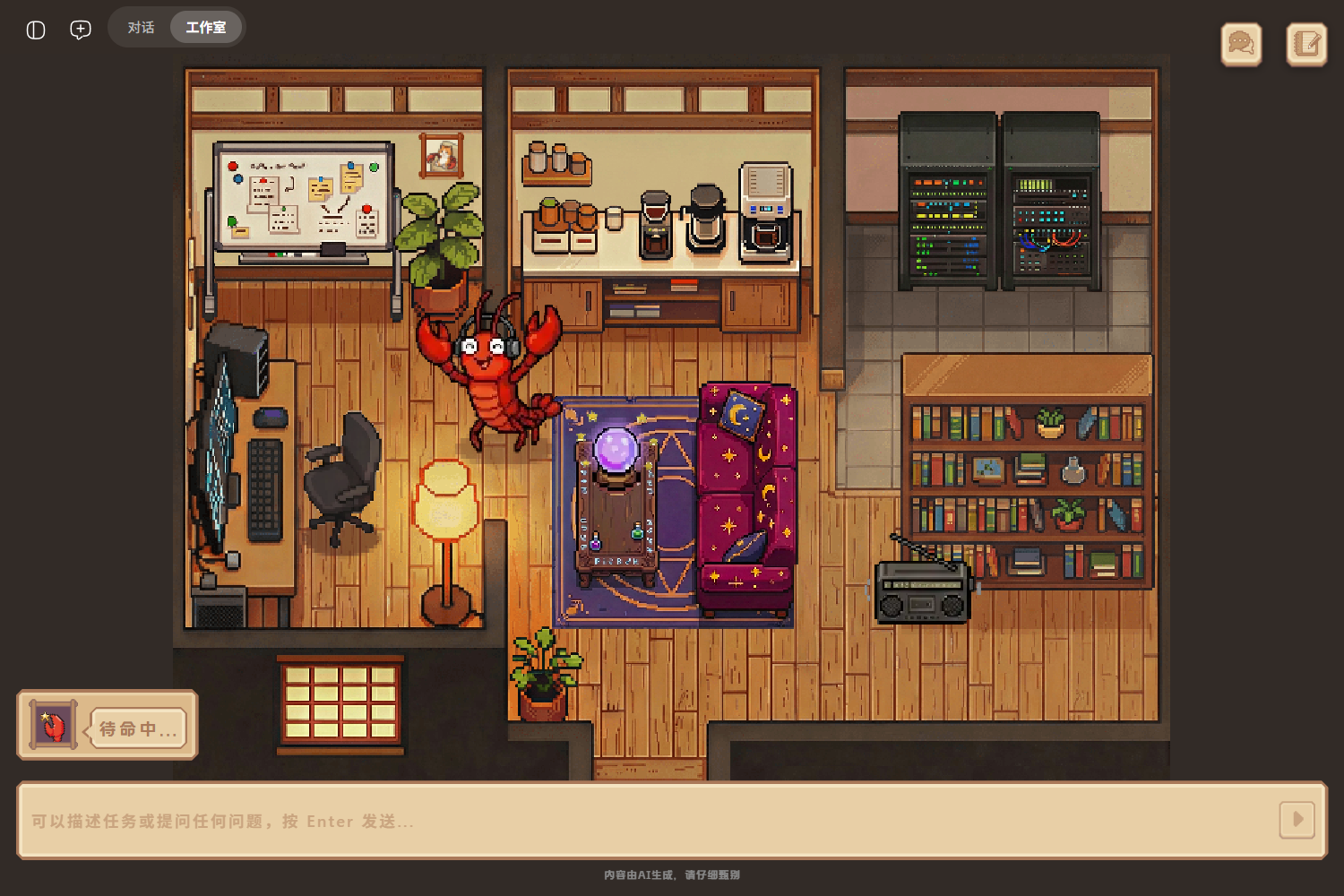Viewport: 1344px width, 896px height.
Task: Click the lobster avatar portrait
Action: (x=54, y=725)
